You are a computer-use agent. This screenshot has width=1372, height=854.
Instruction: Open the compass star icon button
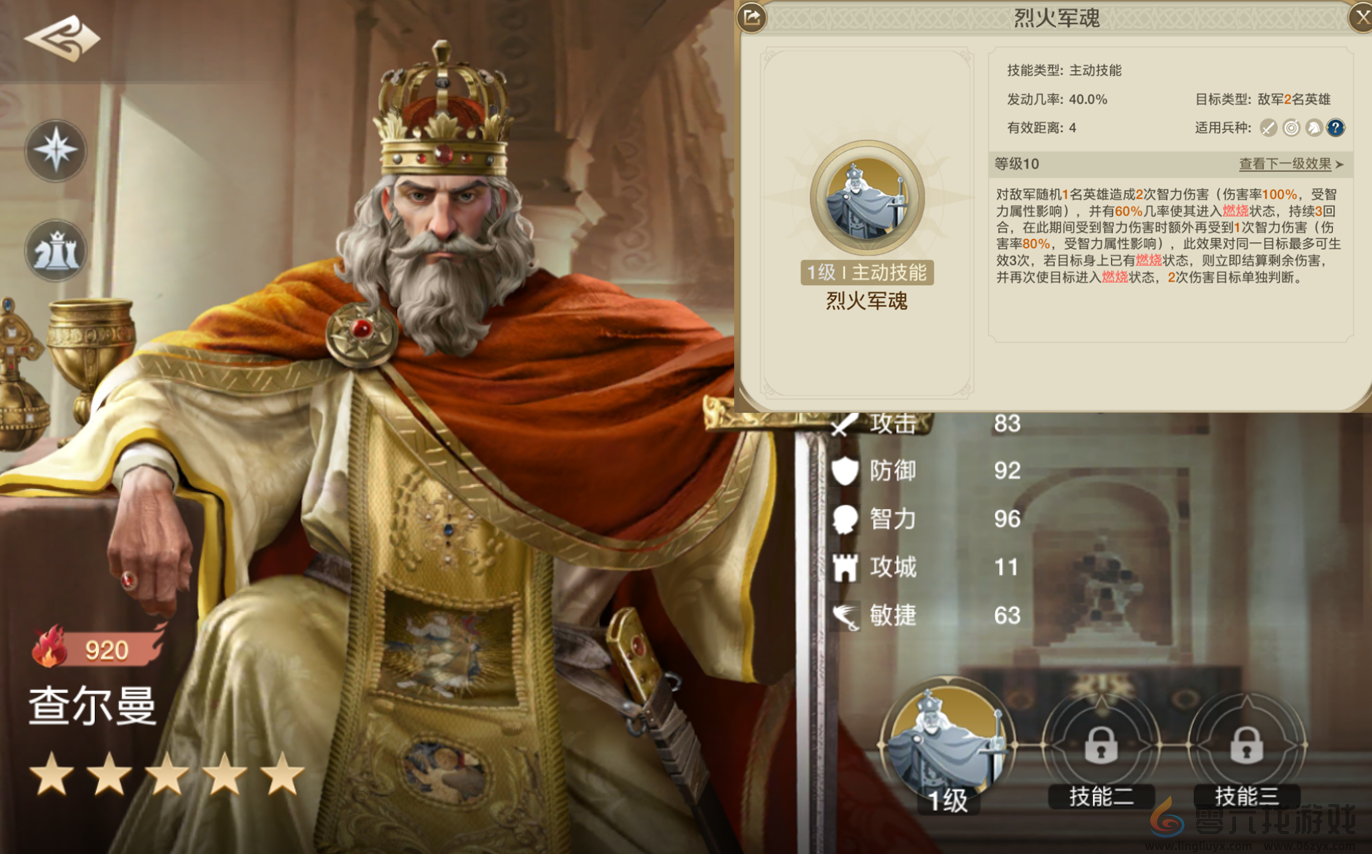[x=56, y=151]
